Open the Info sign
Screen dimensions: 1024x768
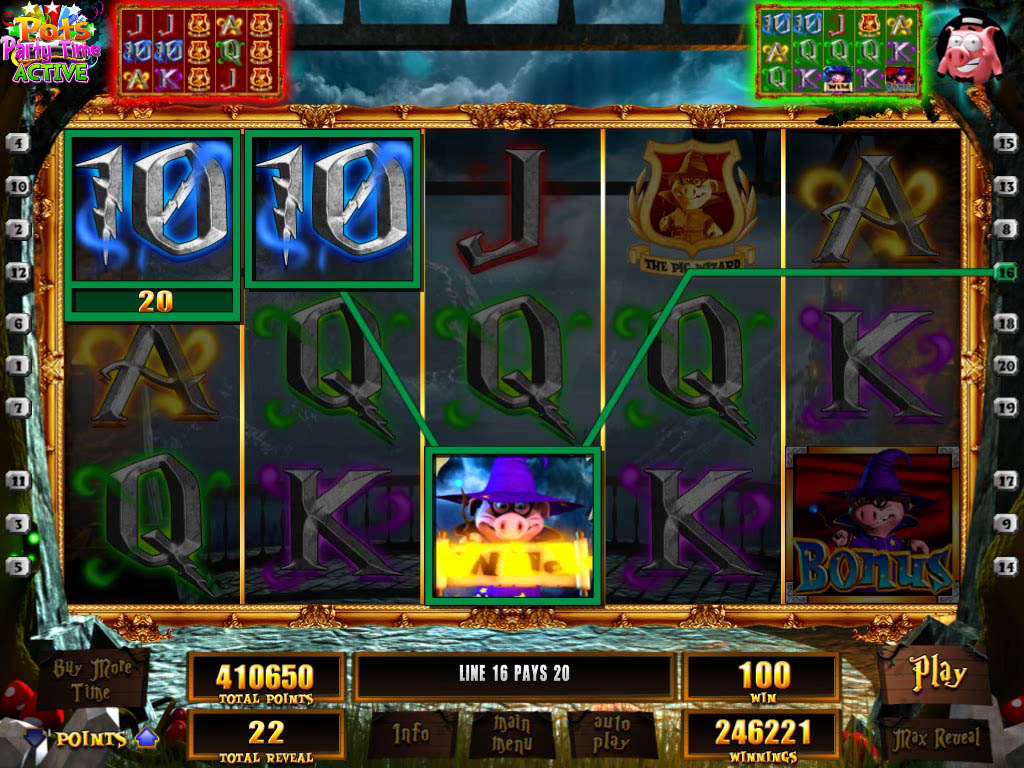click(411, 735)
